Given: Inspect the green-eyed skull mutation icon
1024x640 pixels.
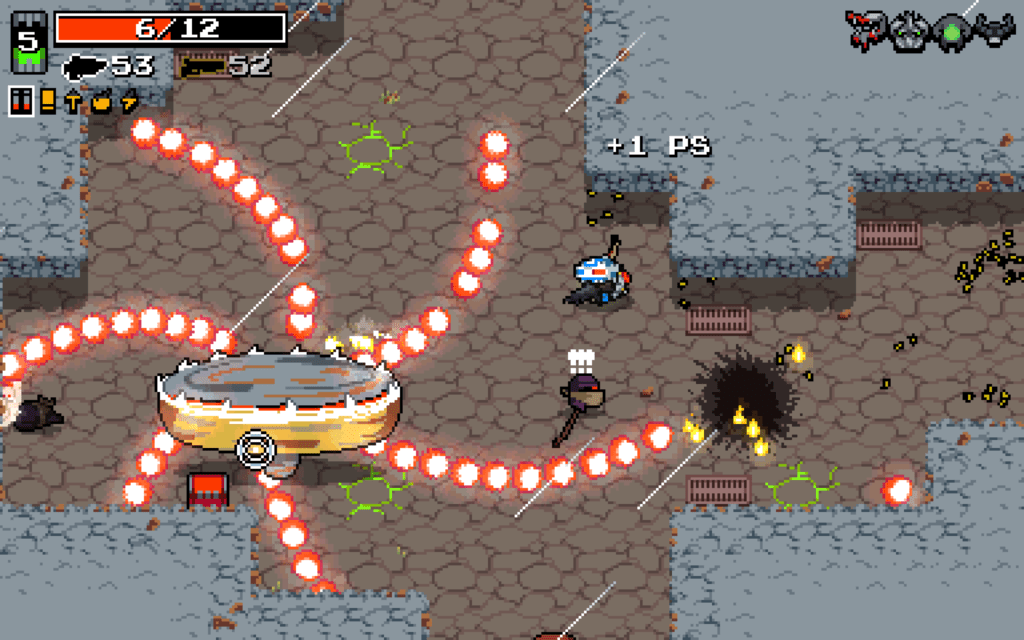Looking at the screenshot, I should point(909,29).
